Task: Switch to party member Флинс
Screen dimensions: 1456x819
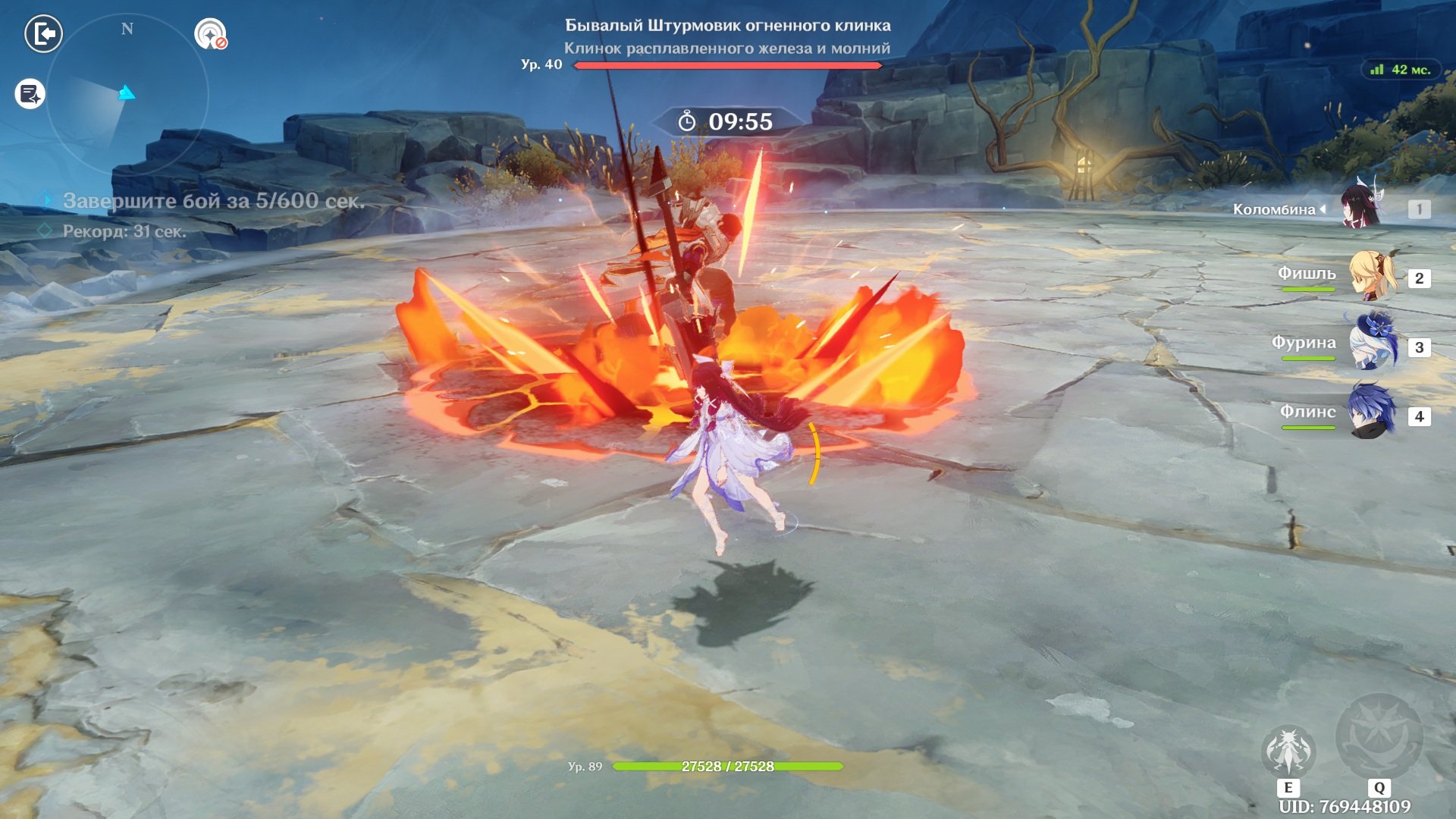Action: (1371, 413)
